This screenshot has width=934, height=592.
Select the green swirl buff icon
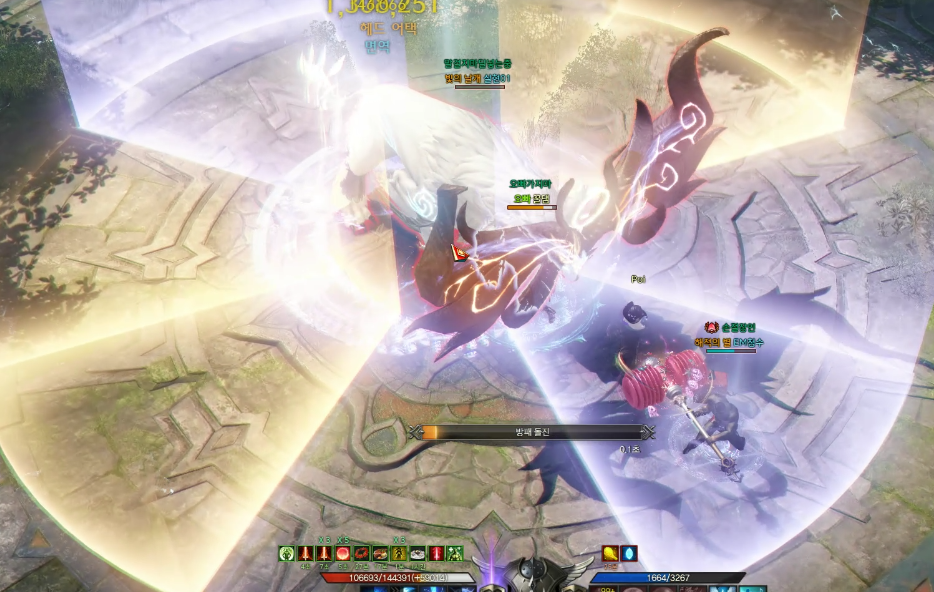(x=287, y=553)
